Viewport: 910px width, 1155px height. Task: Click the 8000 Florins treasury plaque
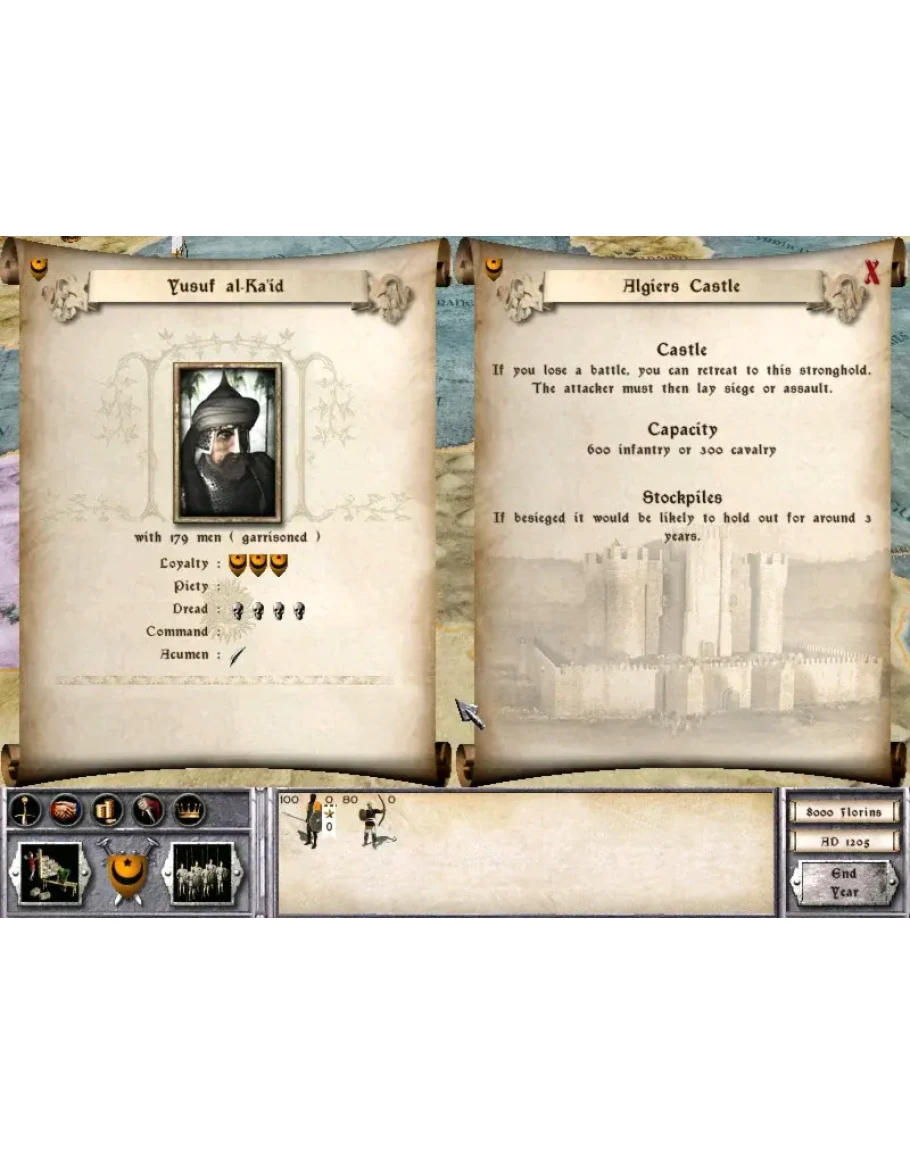click(843, 812)
